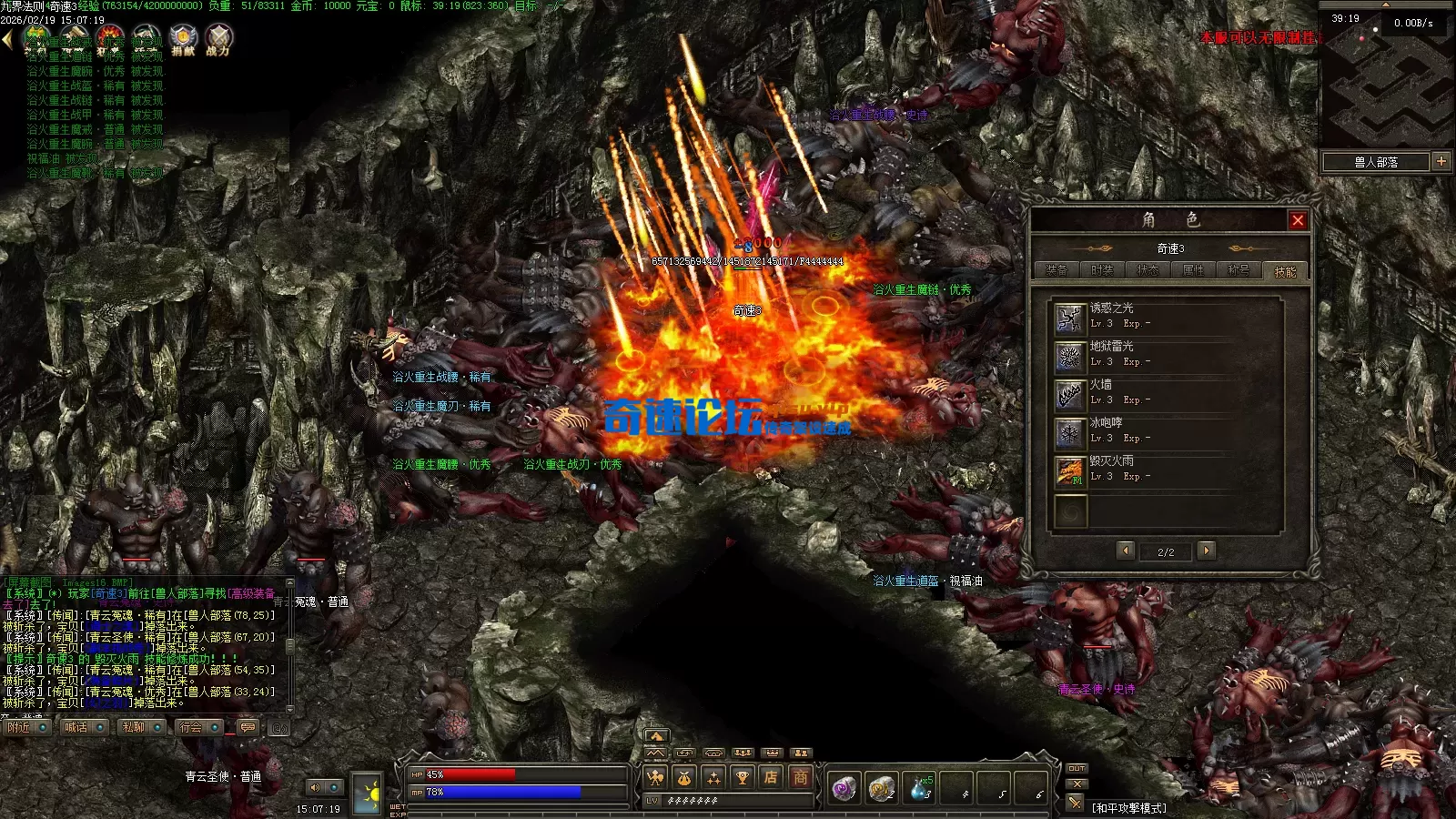Open the 店 shop button
Image resolution: width=1456 pixels, height=819 pixels.
point(771,777)
